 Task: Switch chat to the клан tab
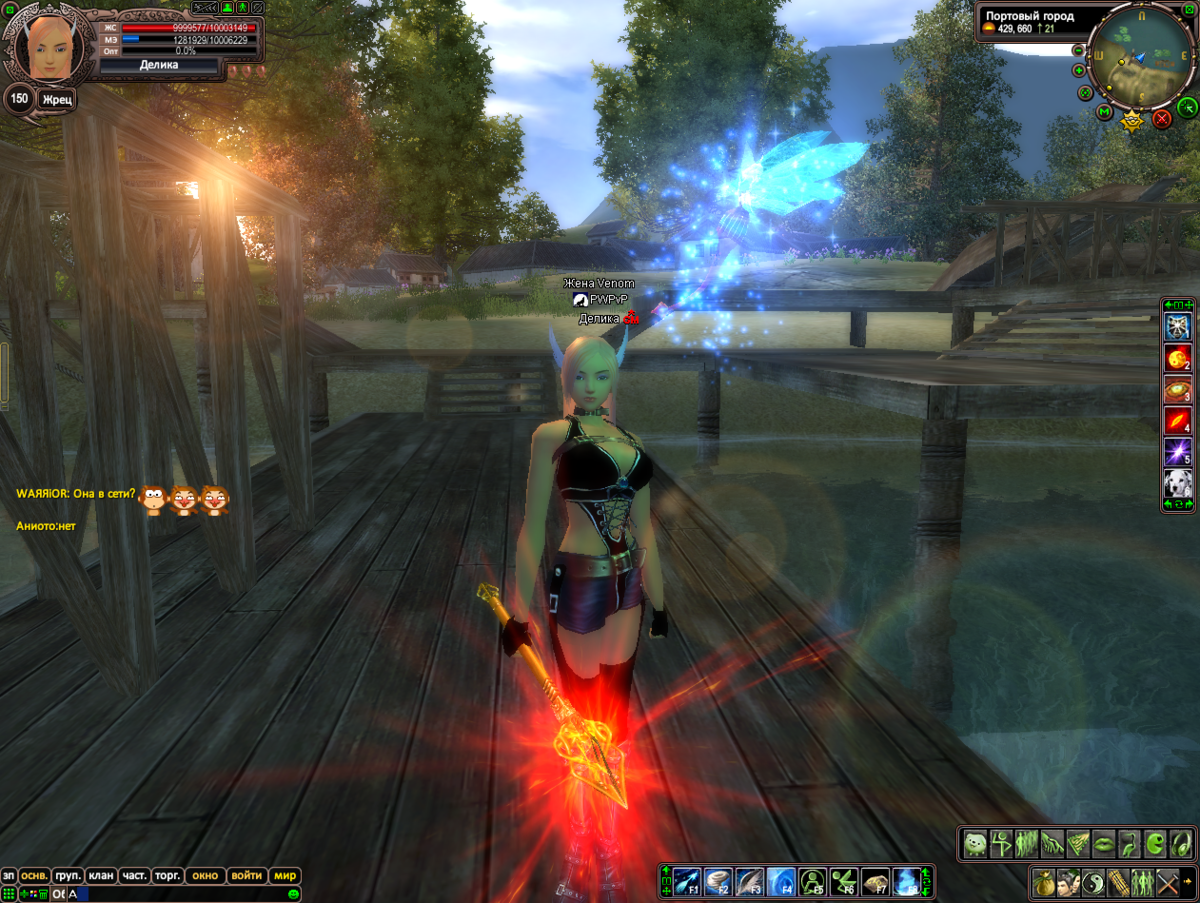[101, 875]
